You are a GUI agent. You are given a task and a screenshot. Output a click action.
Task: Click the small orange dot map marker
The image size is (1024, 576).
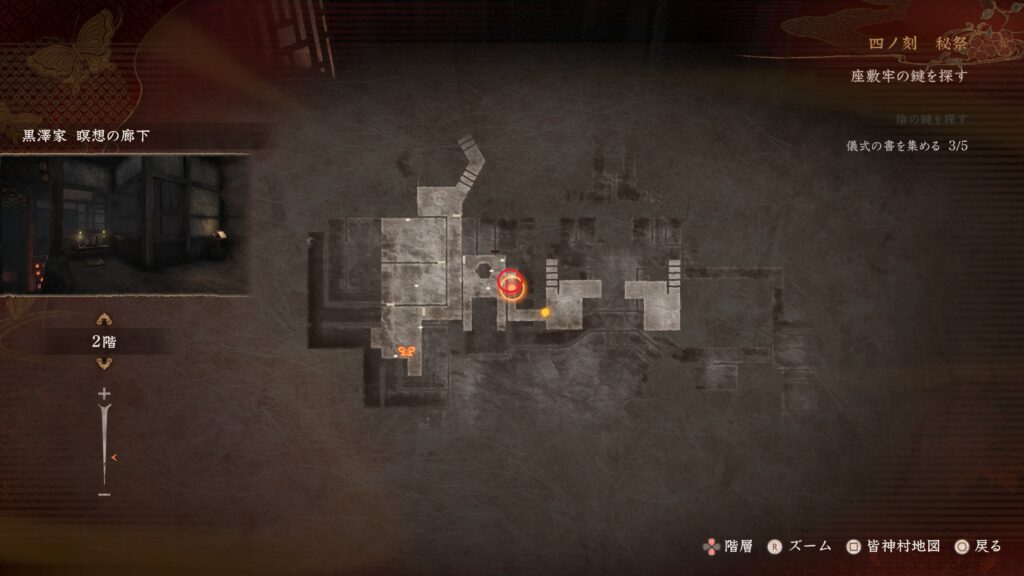(x=545, y=313)
